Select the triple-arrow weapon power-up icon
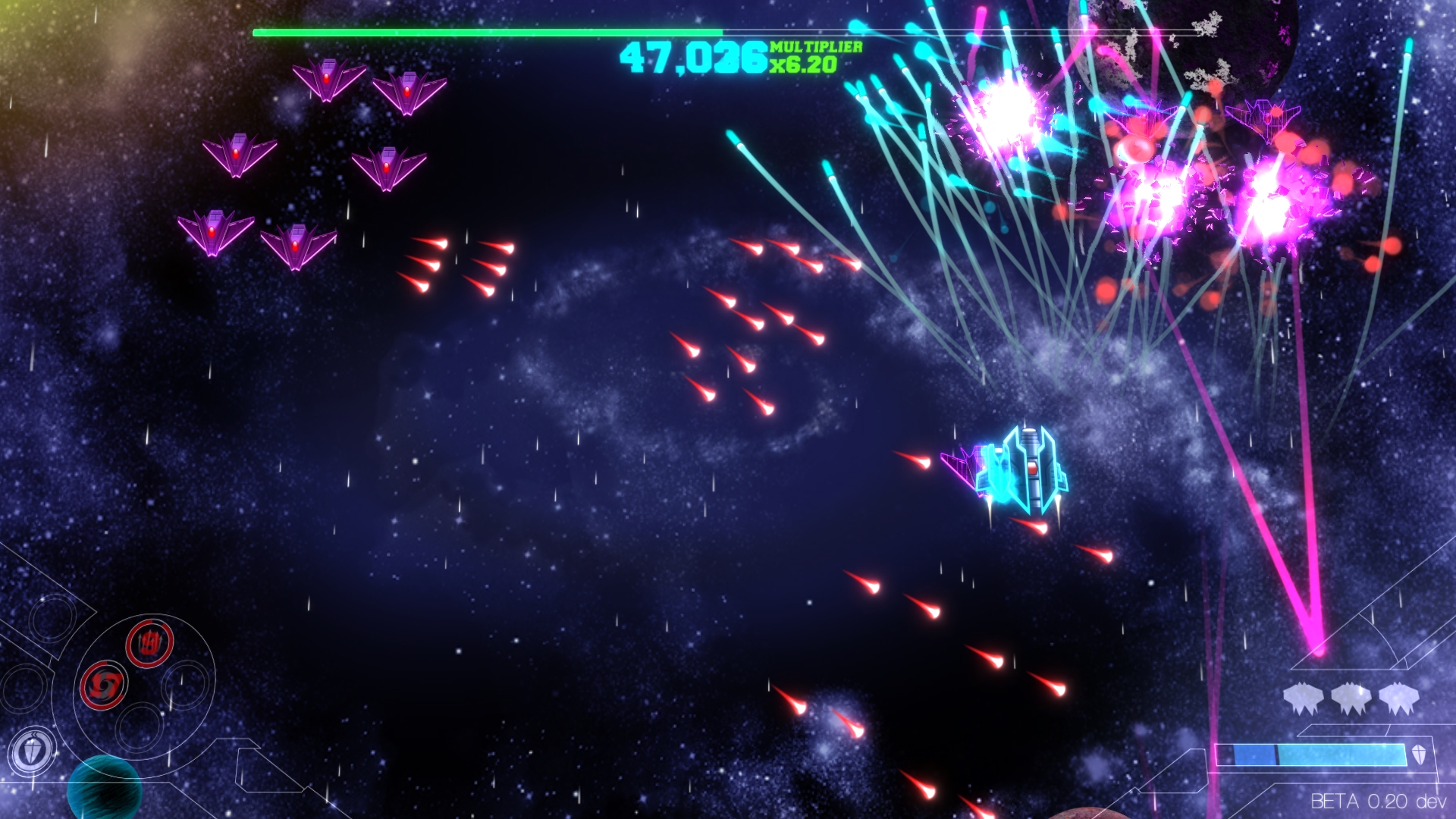Viewport: 1456px width, 819px height. tap(149, 643)
